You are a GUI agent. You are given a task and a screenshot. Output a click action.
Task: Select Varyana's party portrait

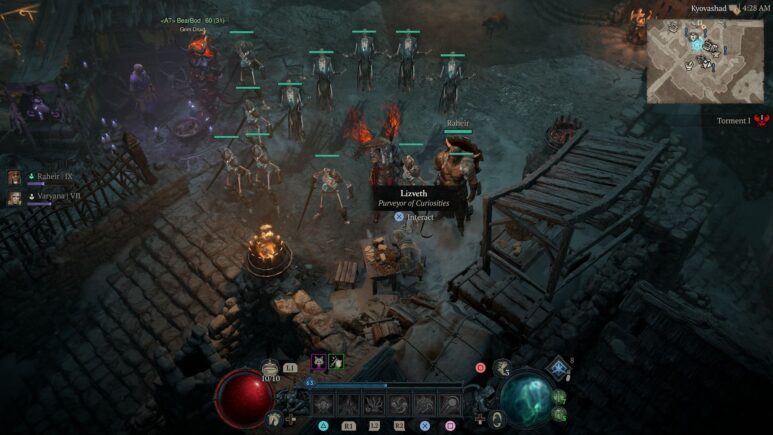point(15,198)
